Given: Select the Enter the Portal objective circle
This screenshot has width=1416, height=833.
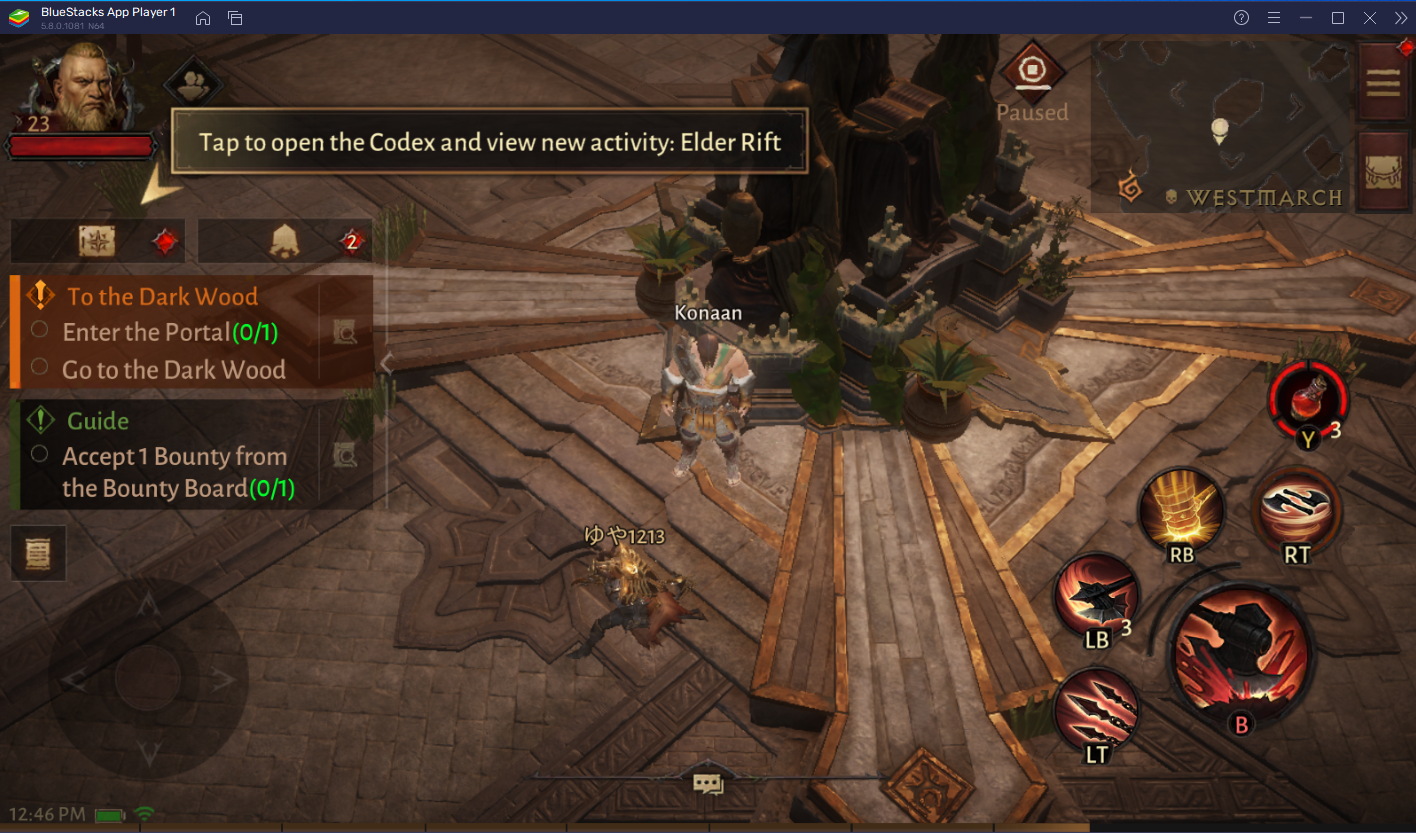Looking at the screenshot, I should 41,329.
